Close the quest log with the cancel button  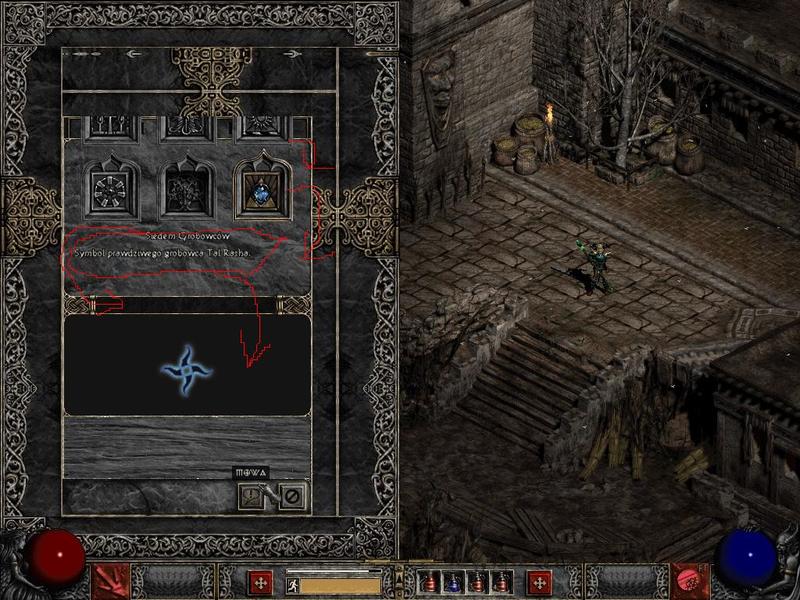click(x=292, y=494)
